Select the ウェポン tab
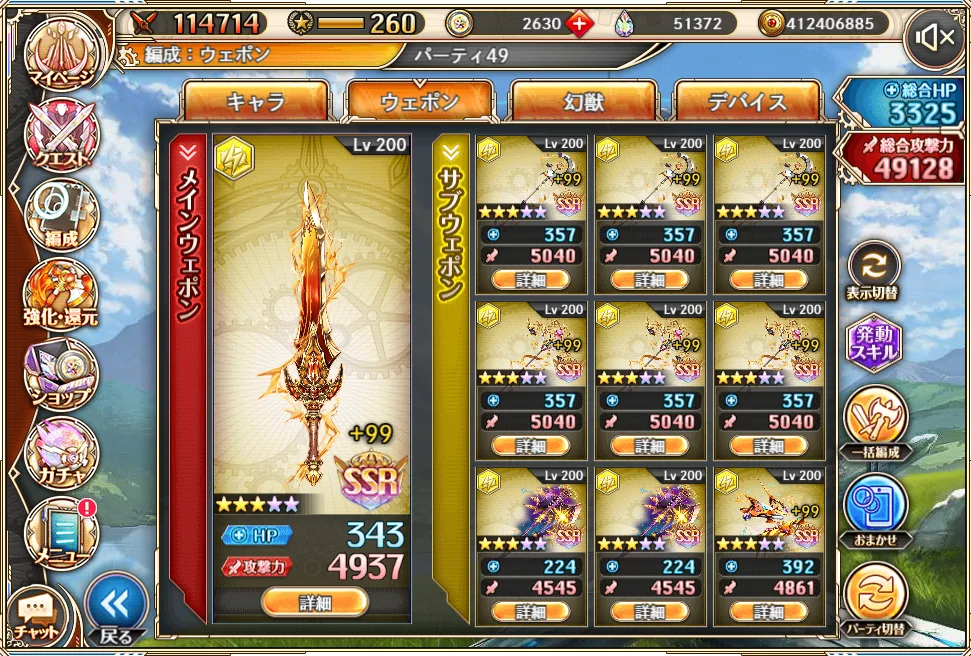This screenshot has width=971, height=656. (x=420, y=102)
